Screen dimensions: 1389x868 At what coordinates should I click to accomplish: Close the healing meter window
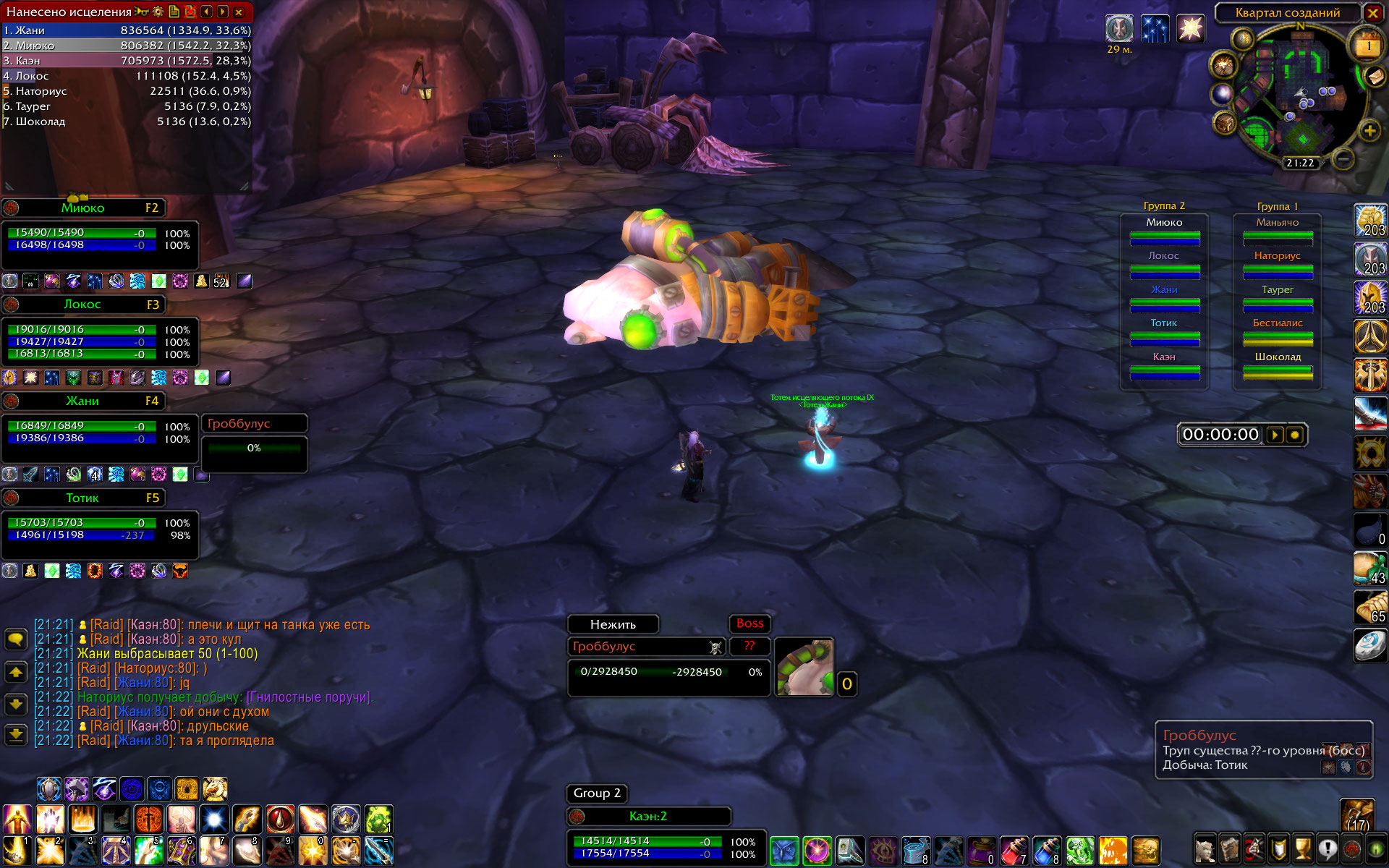[239, 12]
